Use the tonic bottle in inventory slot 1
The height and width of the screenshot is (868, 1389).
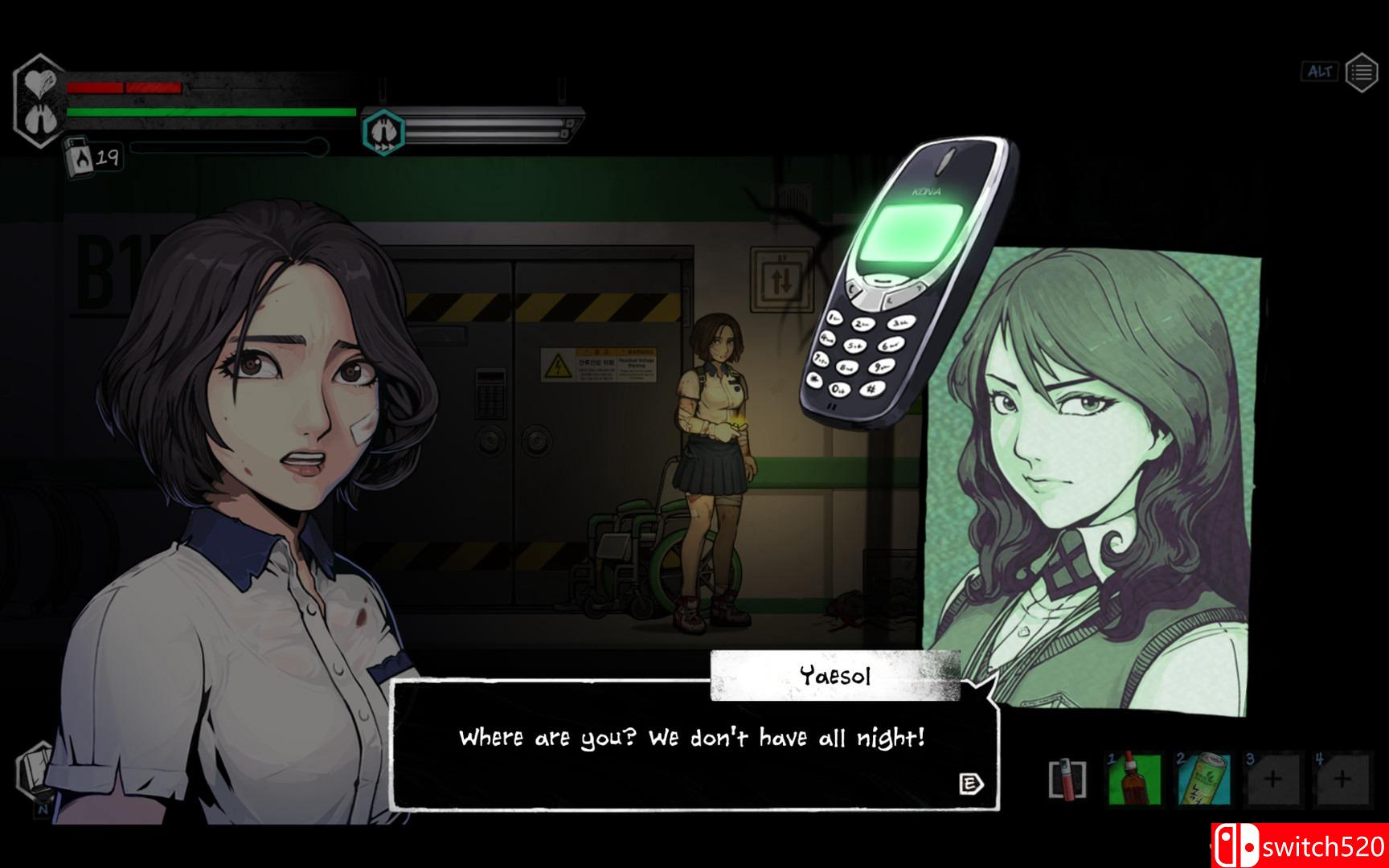1136,776
